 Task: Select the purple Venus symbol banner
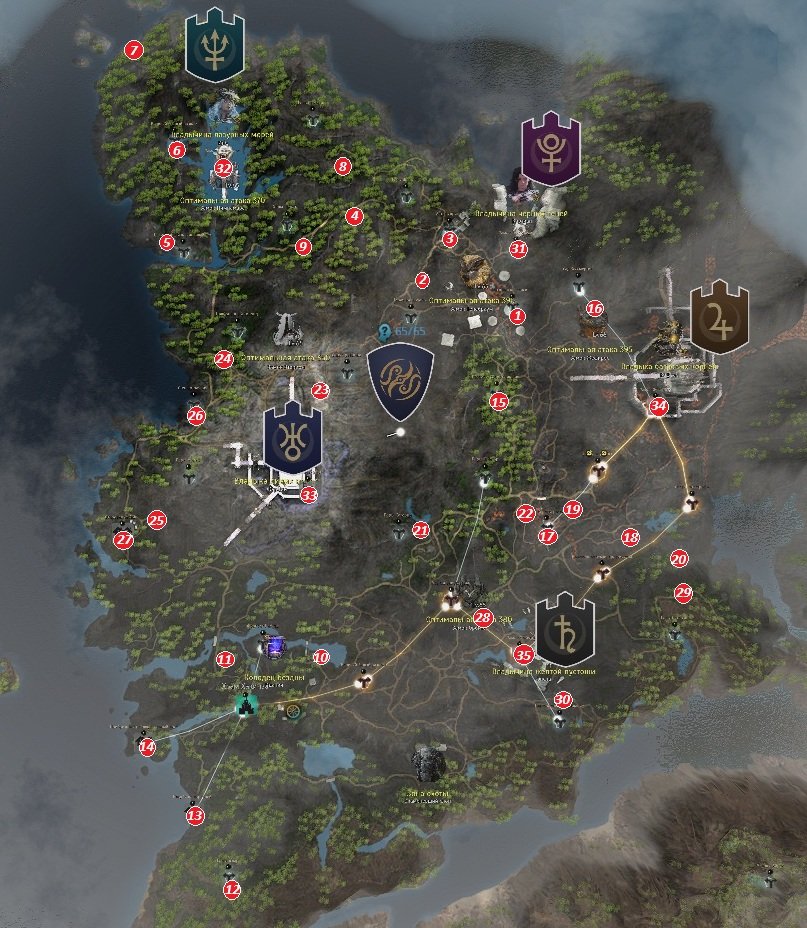point(550,150)
